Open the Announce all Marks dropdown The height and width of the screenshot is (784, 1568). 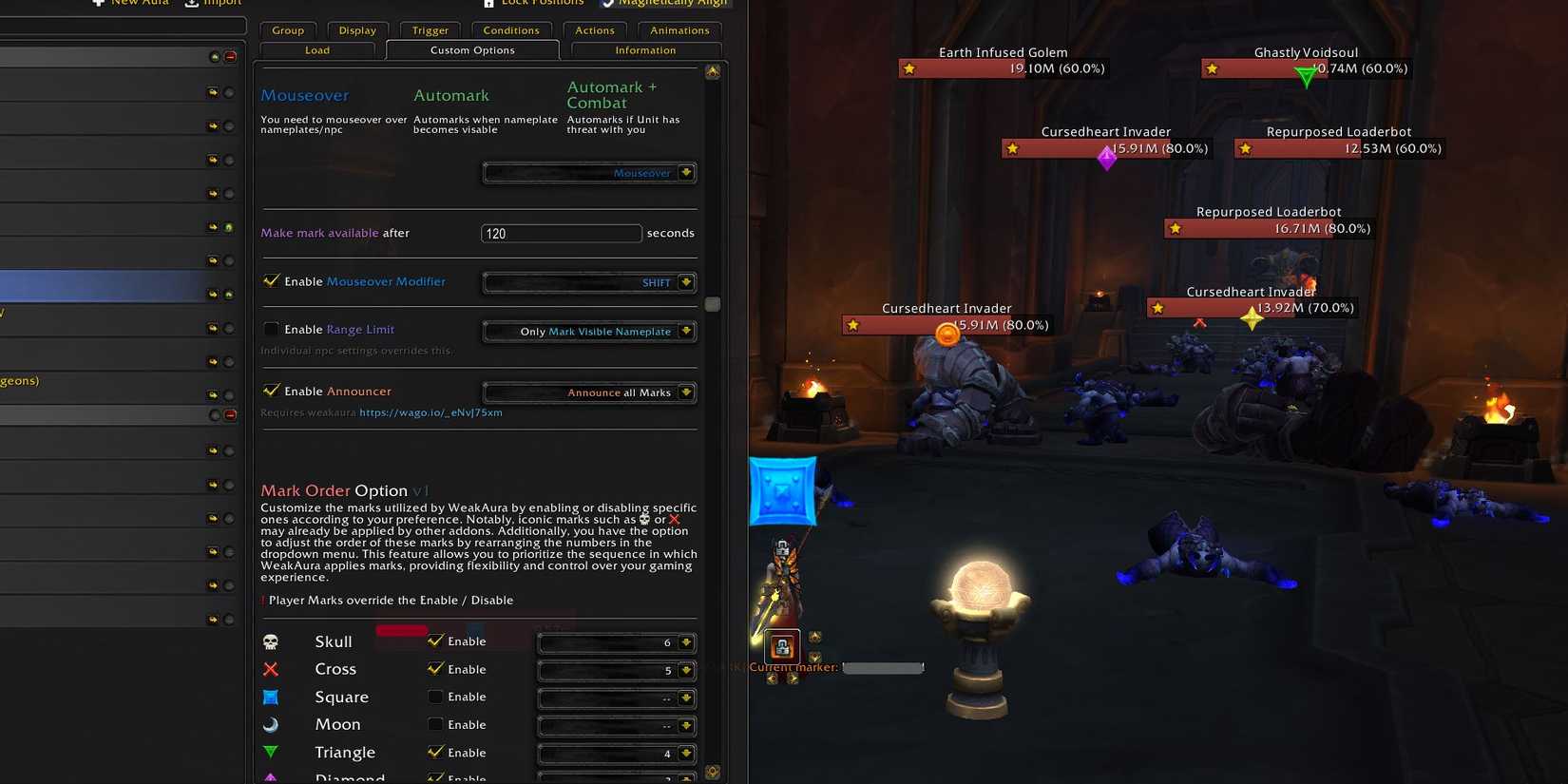[589, 392]
